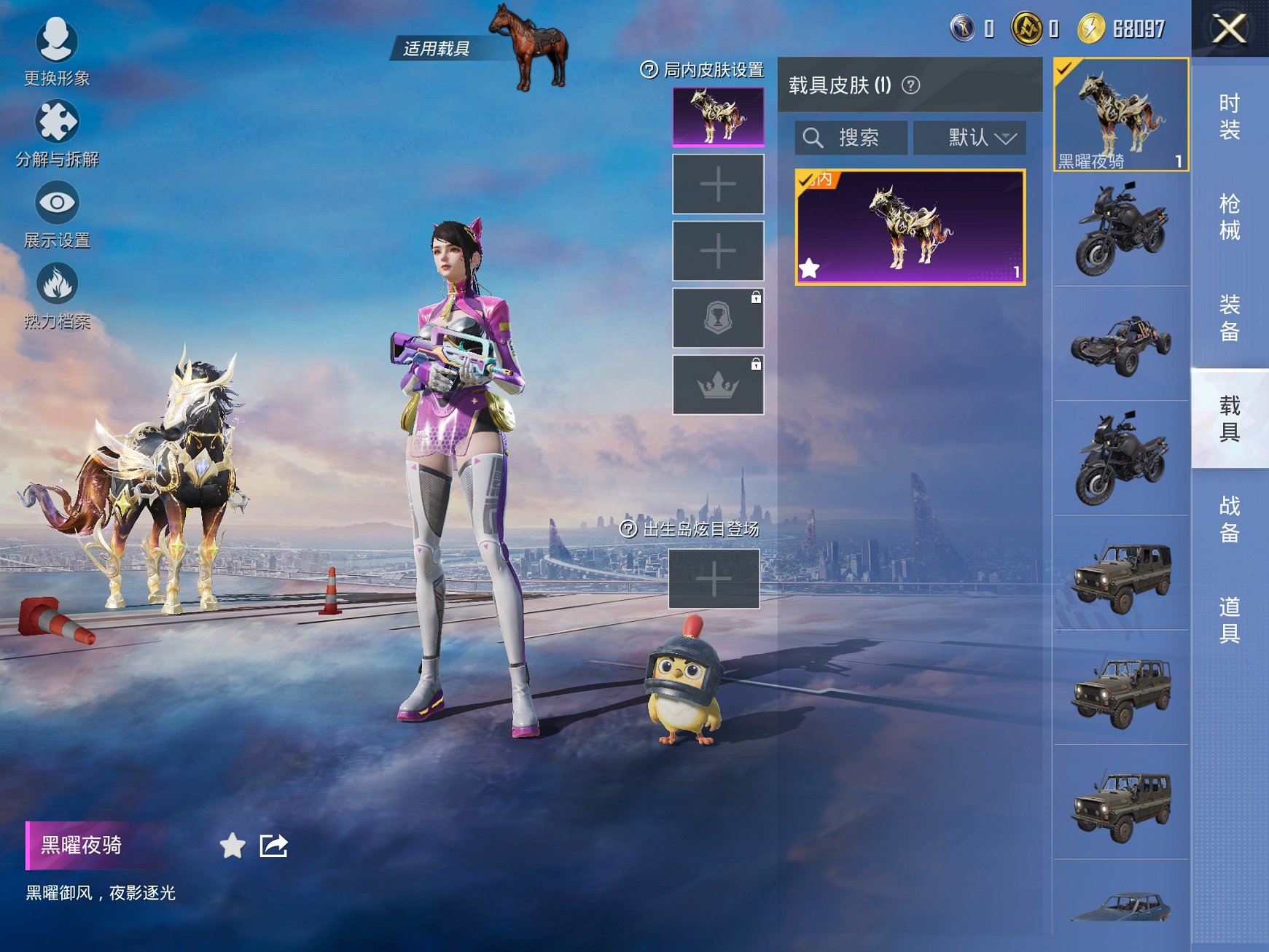1269x952 pixels.
Task: Switch to the 装备 tab
Action: click(x=1229, y=317)
